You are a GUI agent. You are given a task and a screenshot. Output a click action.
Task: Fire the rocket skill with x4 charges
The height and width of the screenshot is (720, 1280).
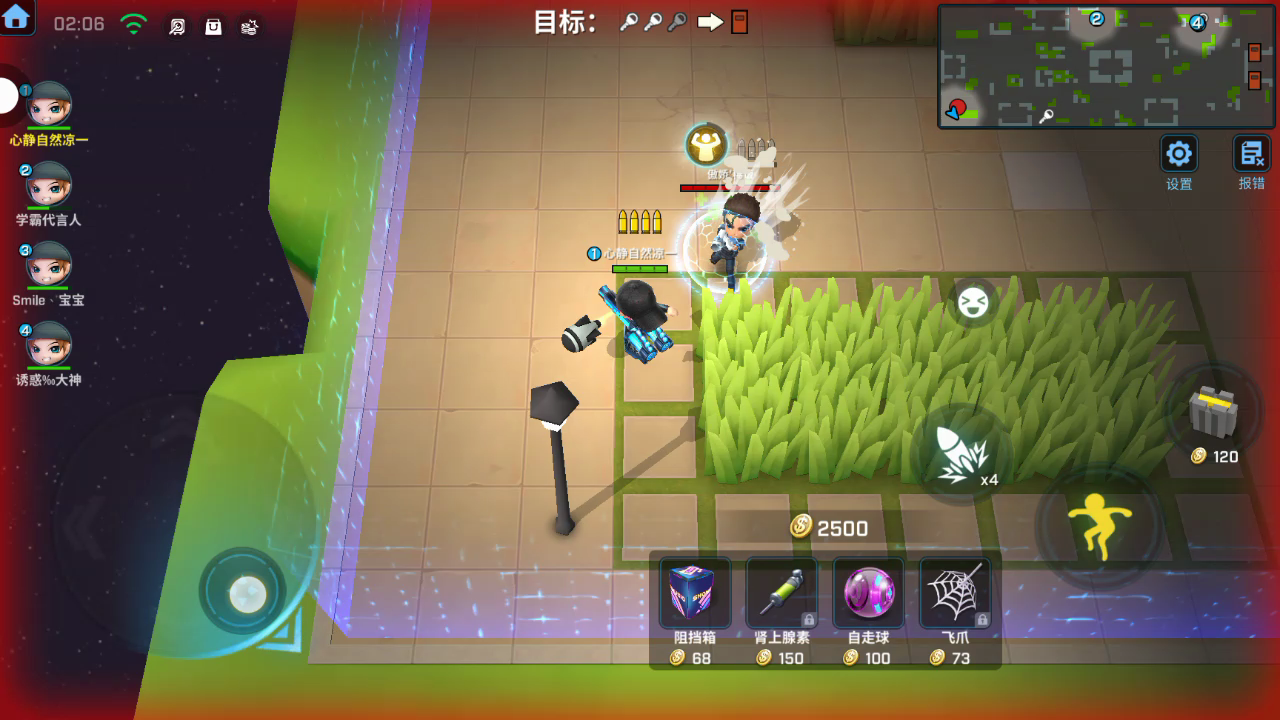(962, 454)
